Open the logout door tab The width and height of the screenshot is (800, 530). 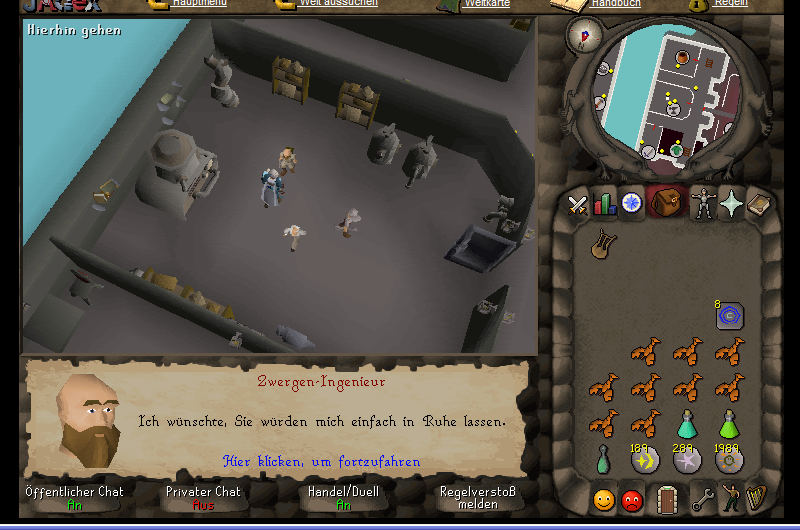click(x=667, y=499)
